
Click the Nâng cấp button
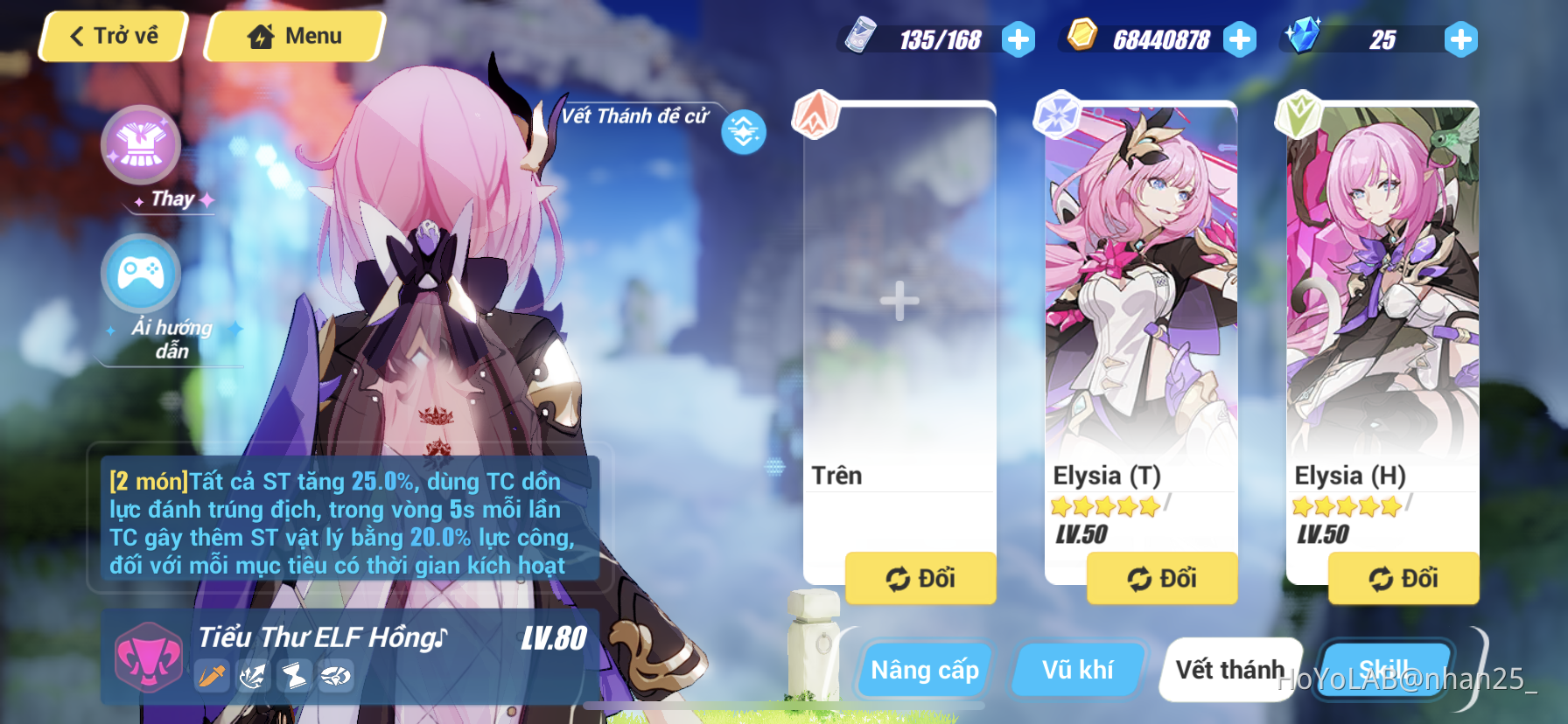point(923,670)
